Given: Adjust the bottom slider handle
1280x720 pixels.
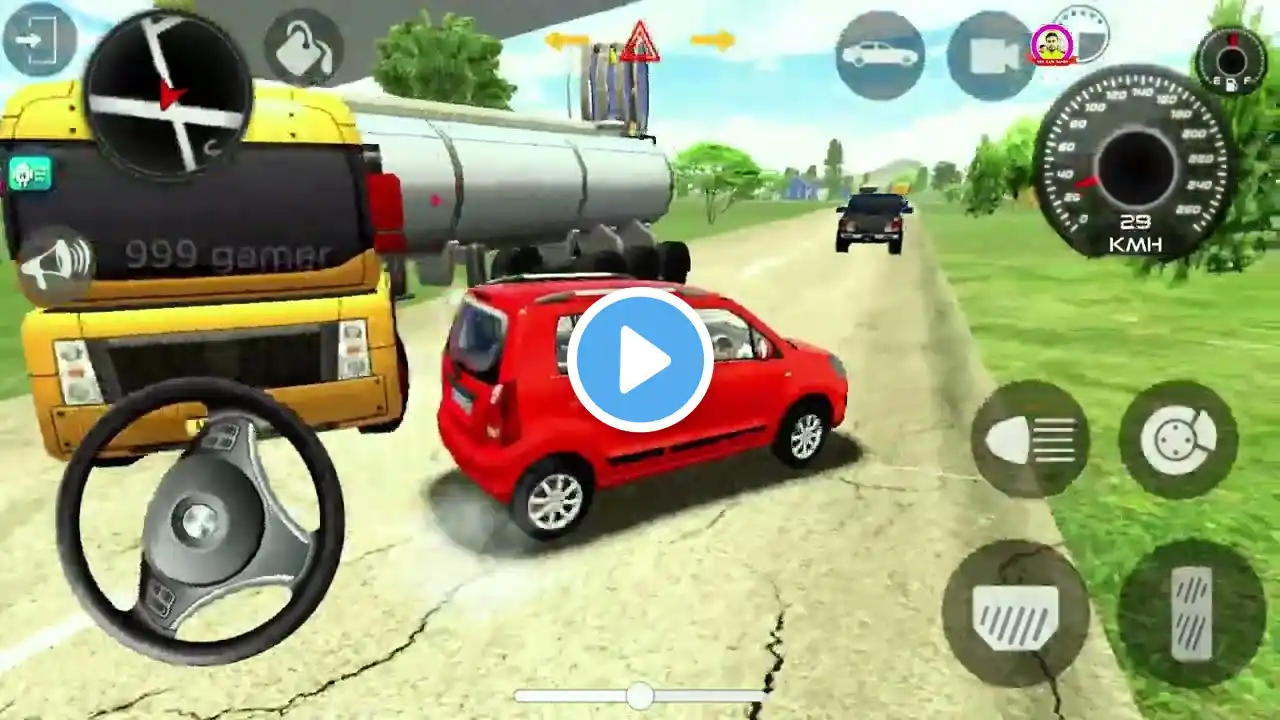Looking at the screenshot, I should pos(640,696).
